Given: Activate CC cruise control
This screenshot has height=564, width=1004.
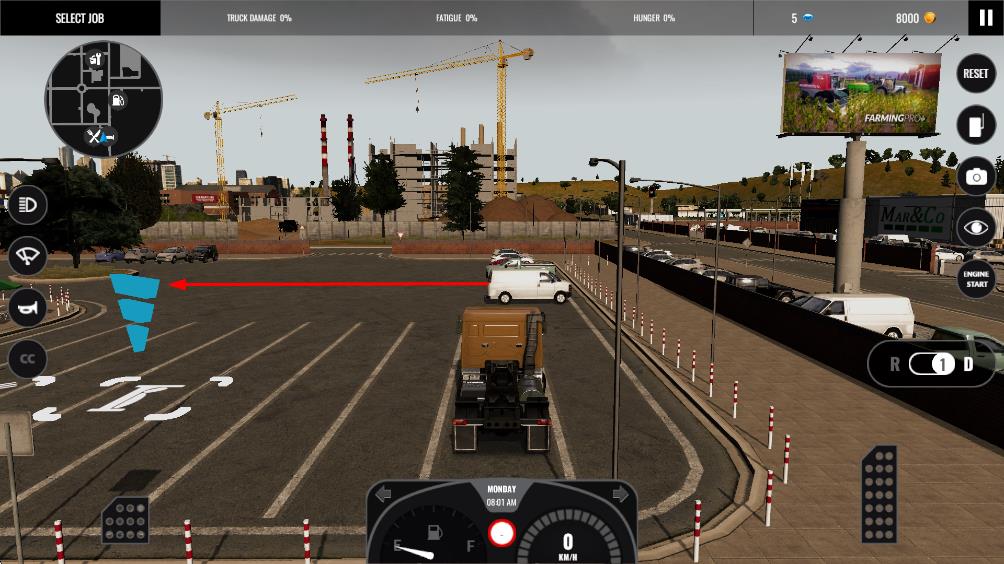Looking at the screenshot, I should (x=28, y=359).
